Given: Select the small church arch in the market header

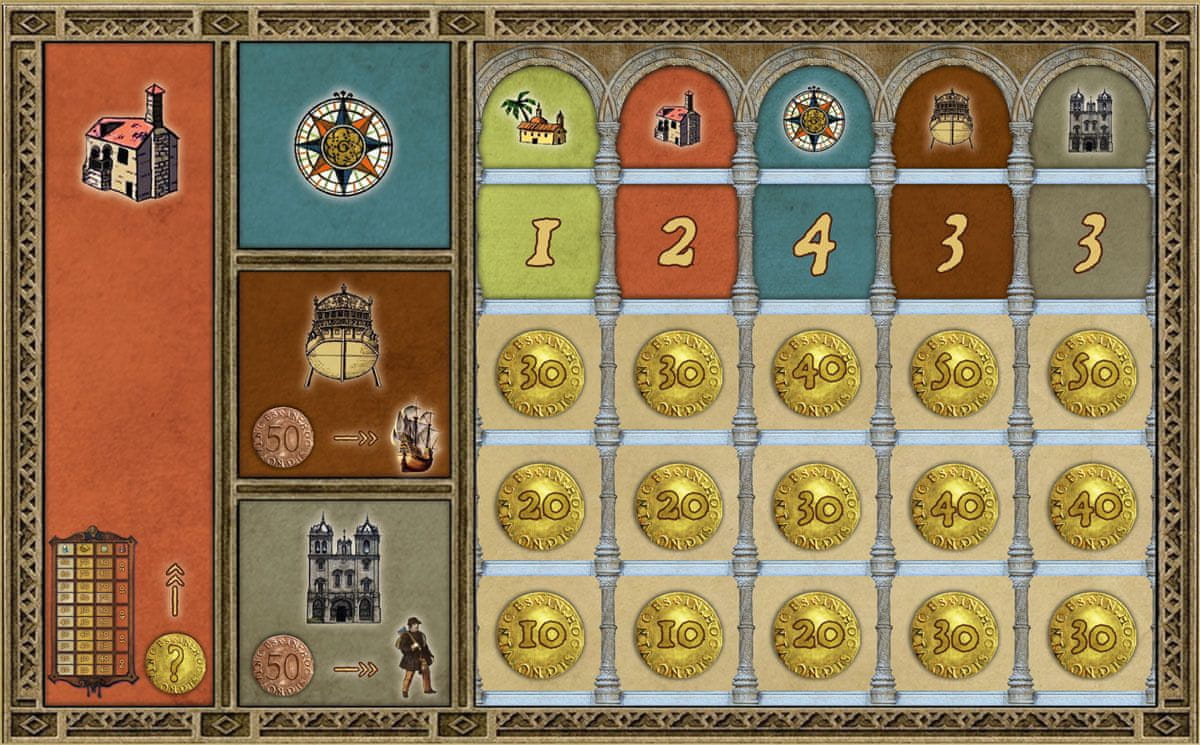Looking at the screenshot, I should (1090, 120).
